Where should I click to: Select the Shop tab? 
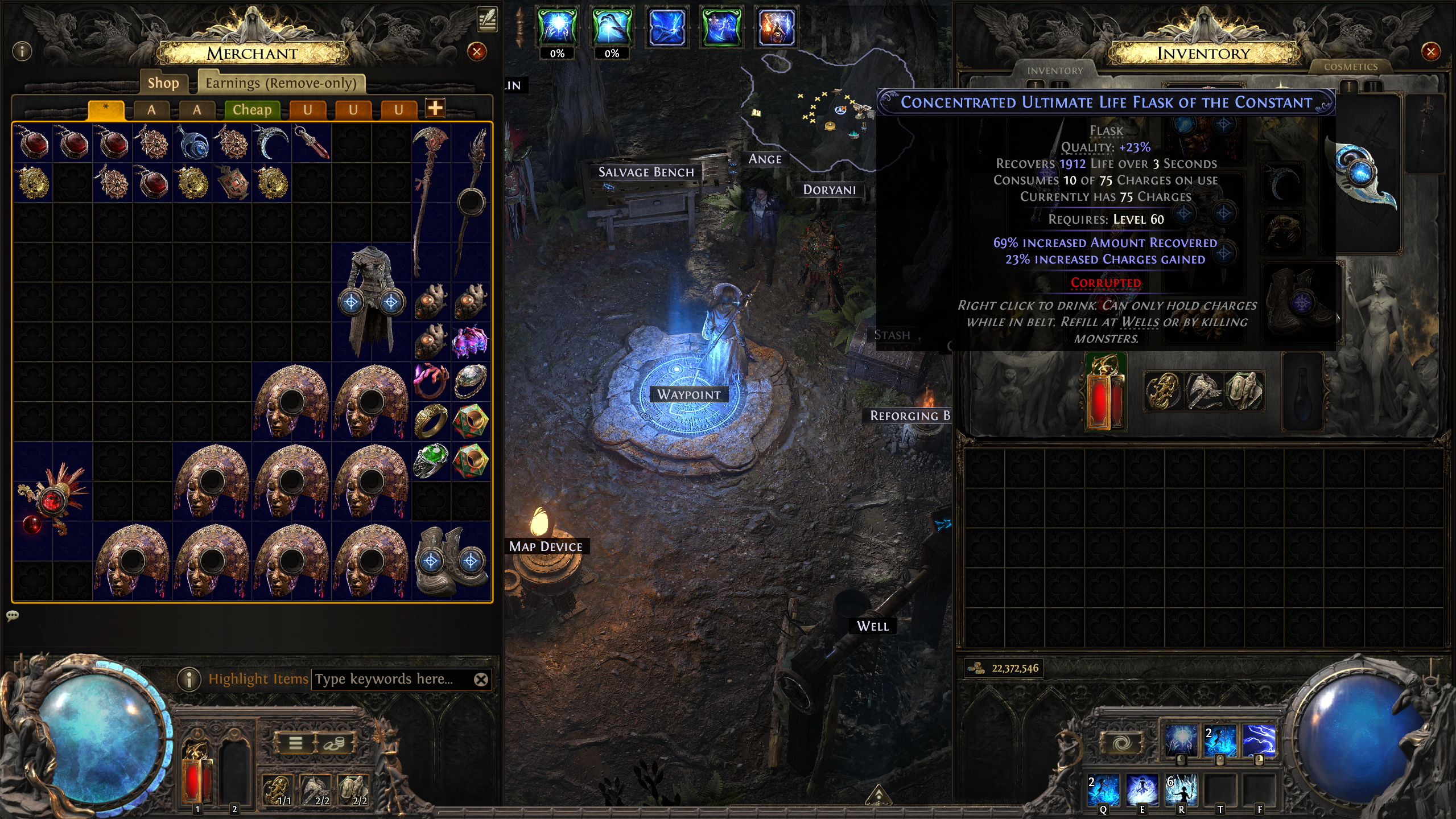(163, 83)
